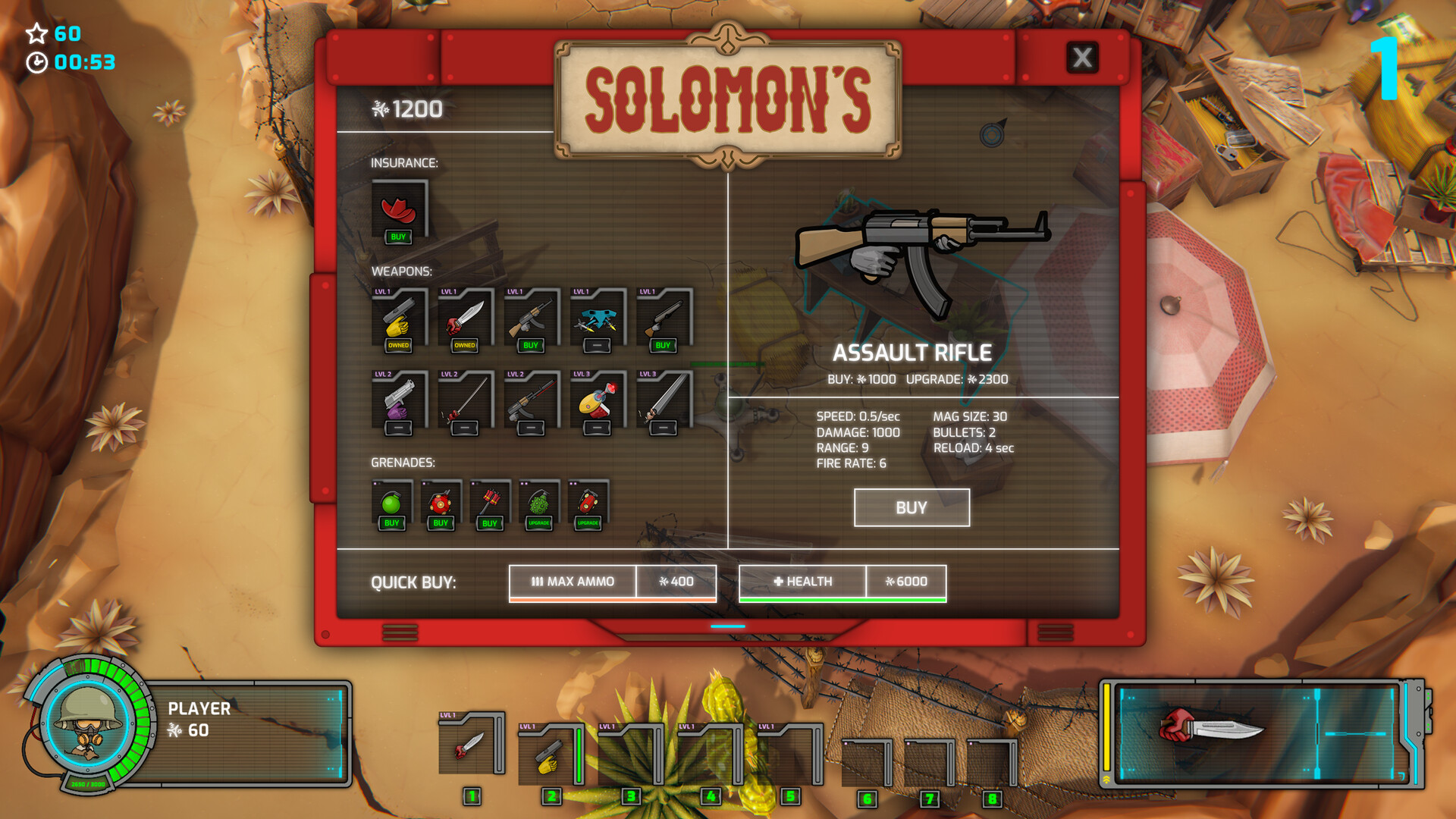
Task: Click the green grenade icon under GRENADES
Action: click(391, 502)
